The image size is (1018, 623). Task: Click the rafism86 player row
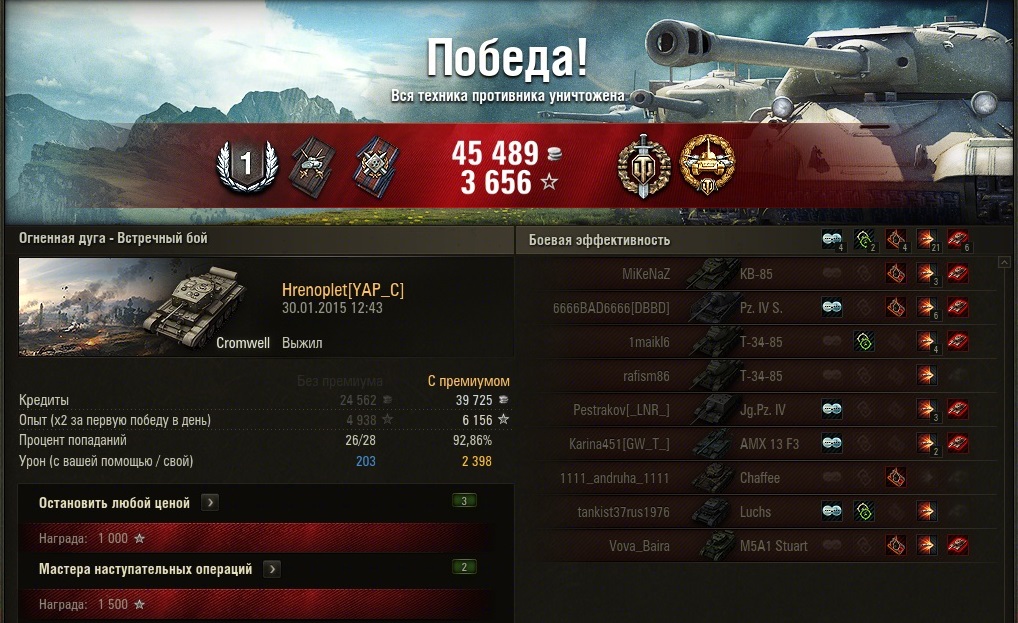[x=755, y=376]
